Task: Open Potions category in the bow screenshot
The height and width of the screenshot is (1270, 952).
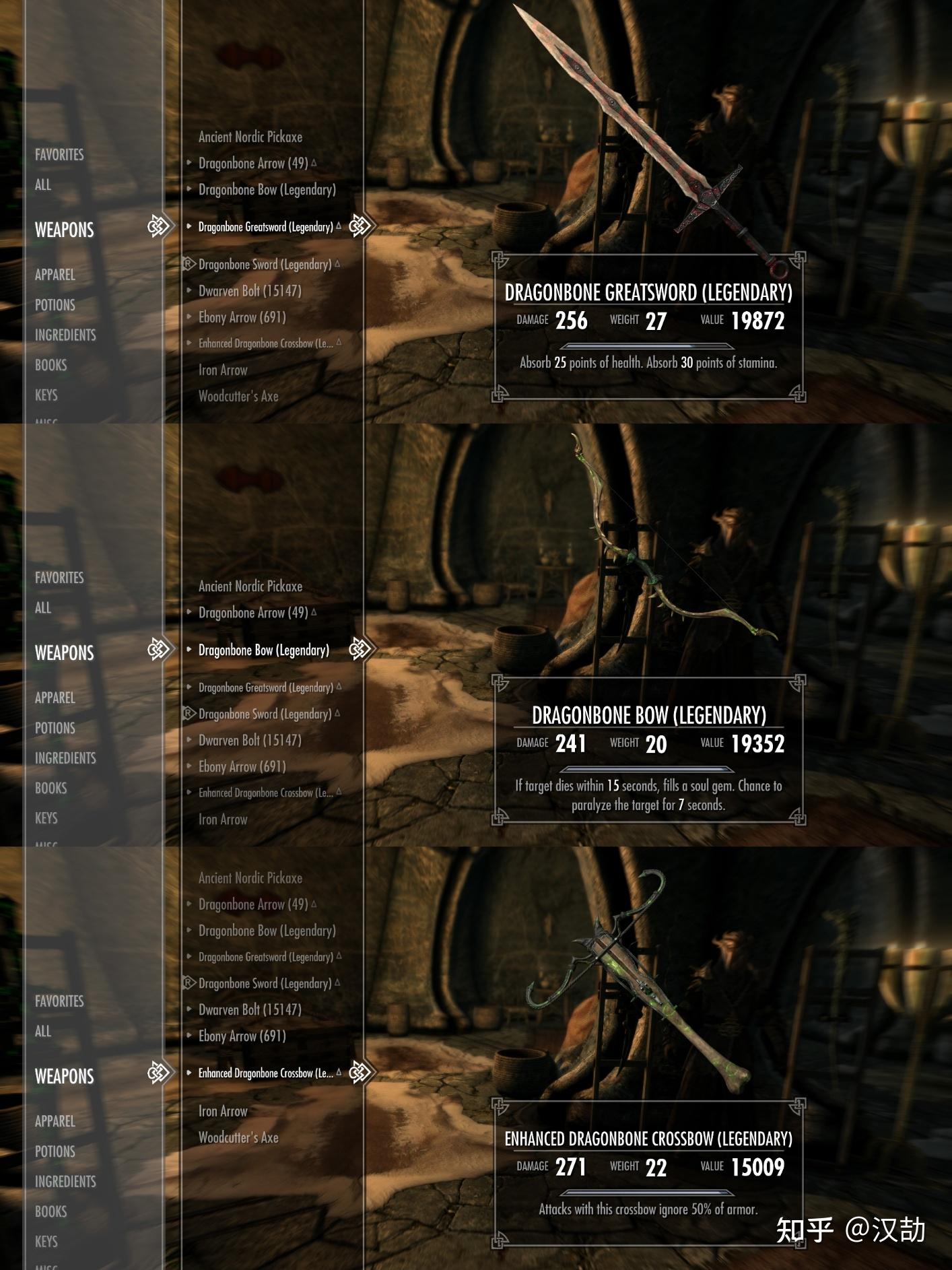Action: tap(55, 728)
